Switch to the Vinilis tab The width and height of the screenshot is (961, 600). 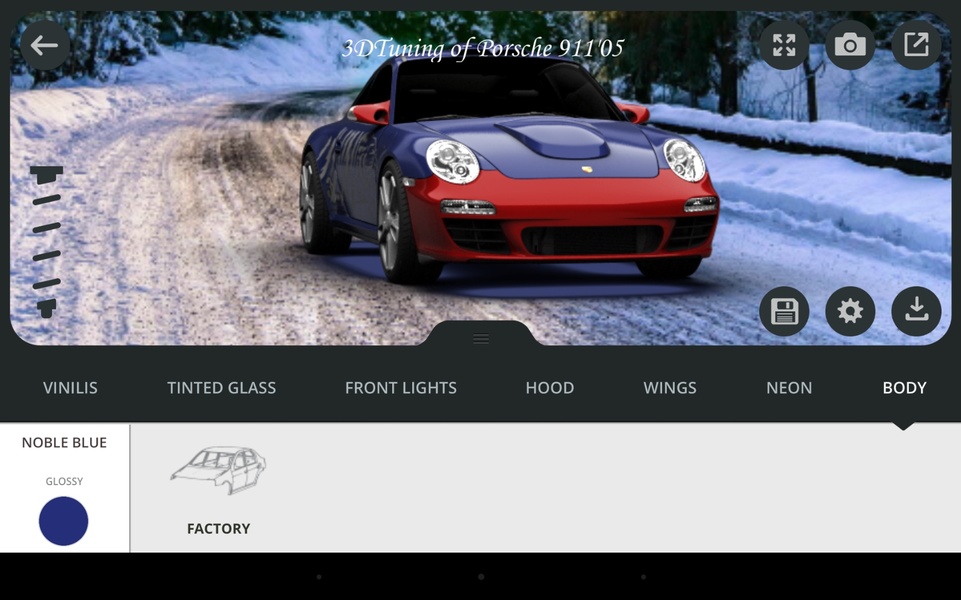pos(70,388)
